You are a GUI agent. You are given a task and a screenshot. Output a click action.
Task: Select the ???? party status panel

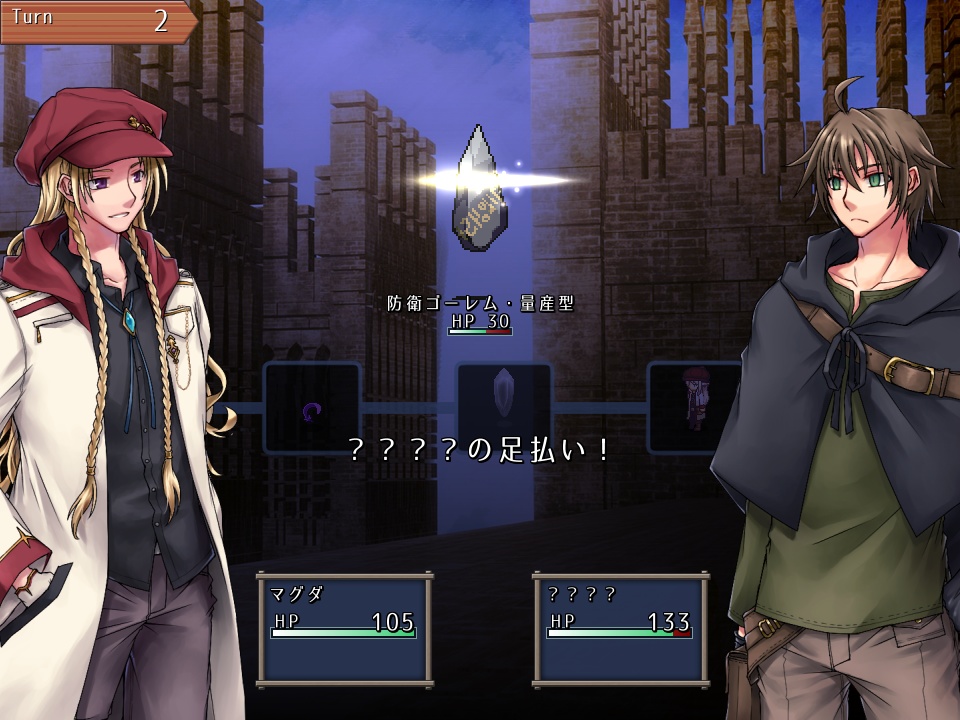click(620, 627)
